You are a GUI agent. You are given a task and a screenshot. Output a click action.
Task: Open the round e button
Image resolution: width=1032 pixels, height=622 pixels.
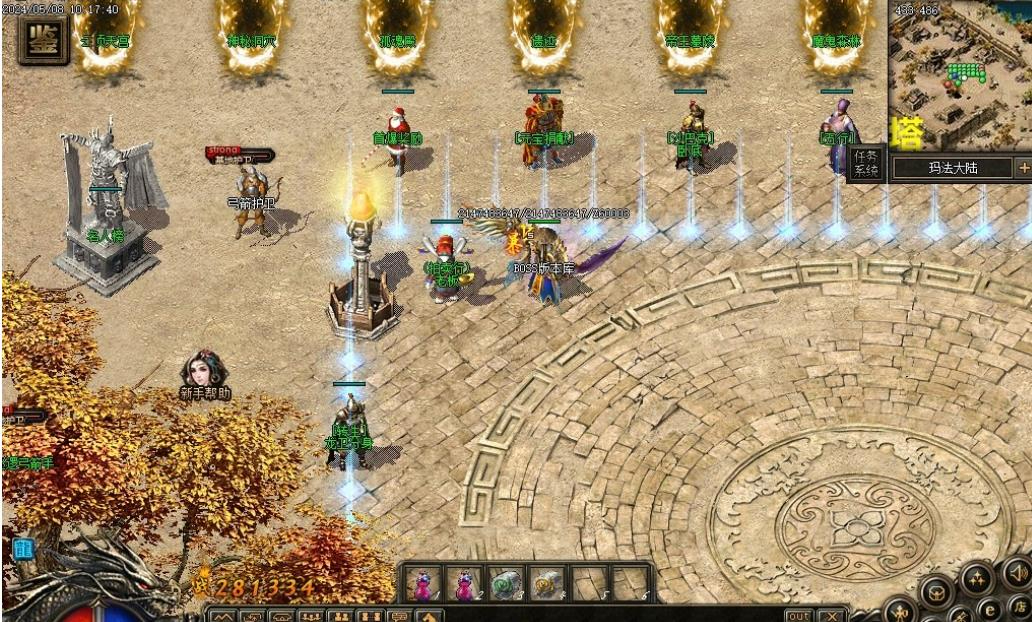[991, 608]
